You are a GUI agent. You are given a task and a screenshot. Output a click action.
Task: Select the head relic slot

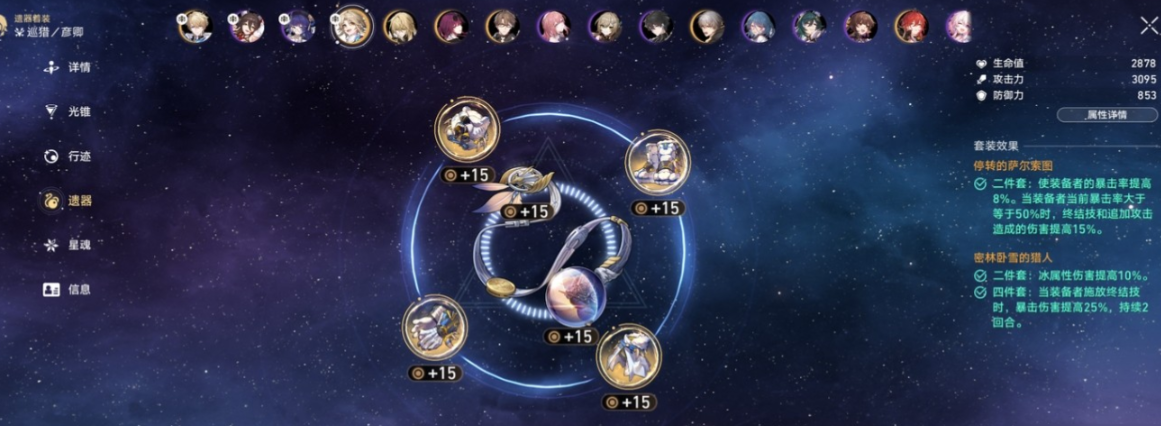tap(466, 131)
